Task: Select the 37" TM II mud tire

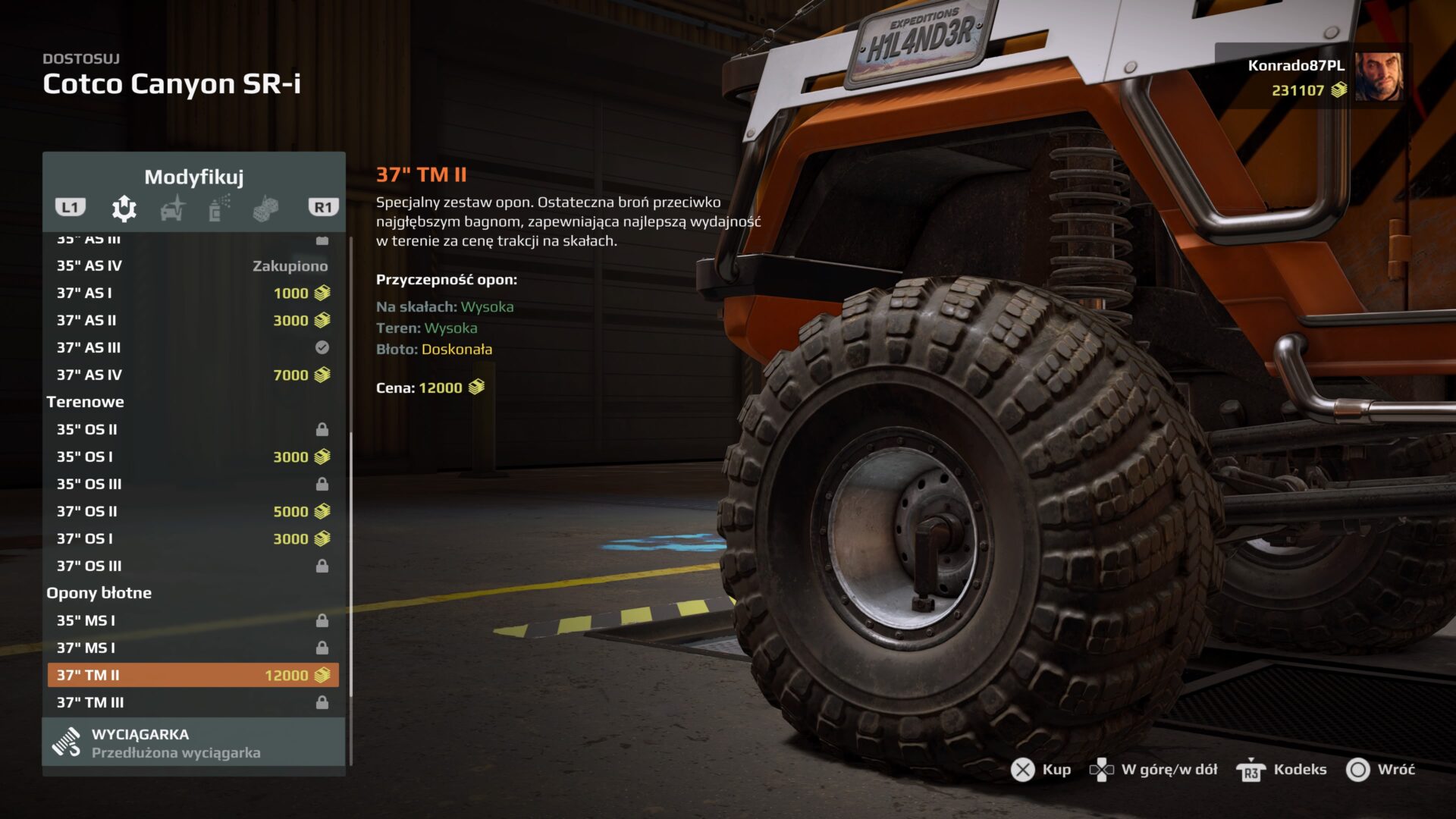Action: [x=193, y=675]
